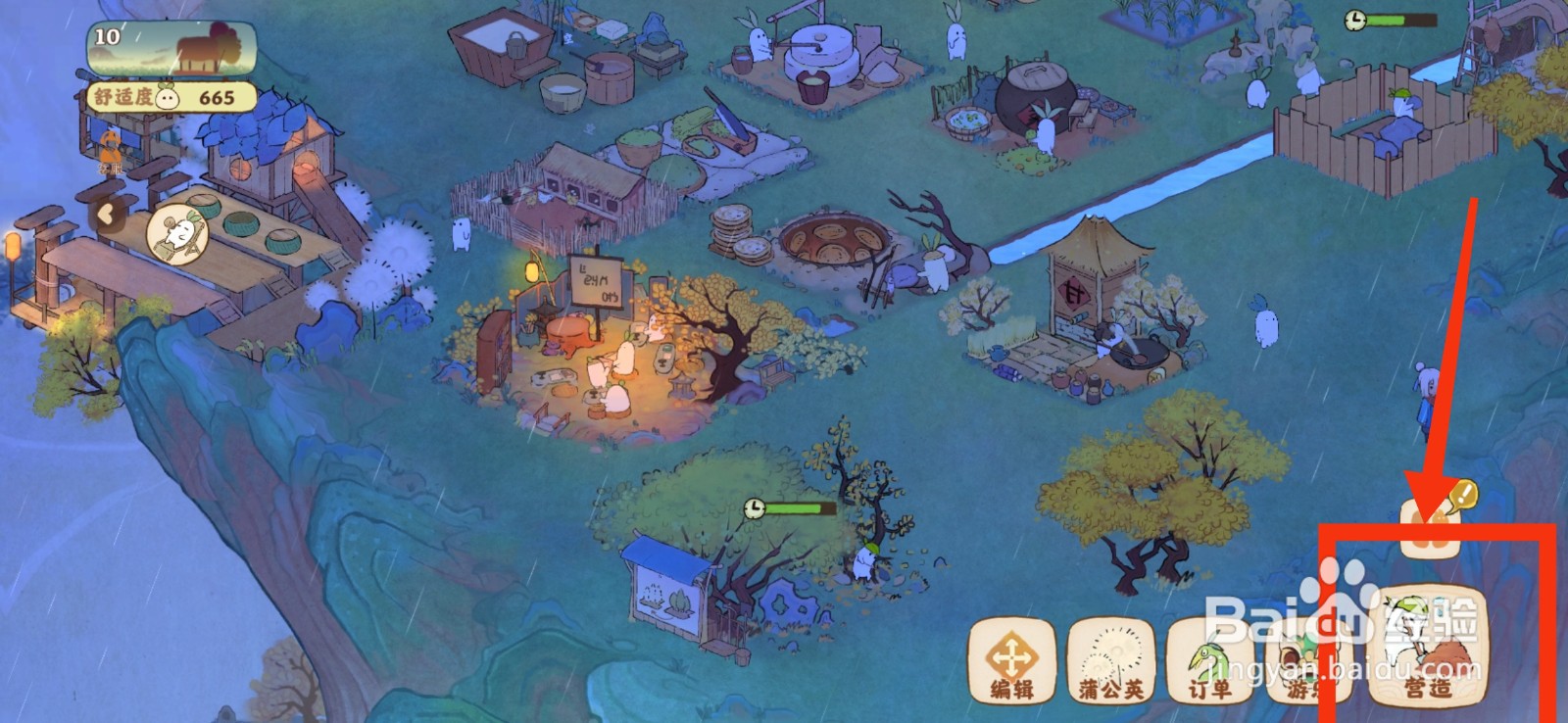
Task: Tap the 蒲公英 dandelion button
Action: point(1110,658)
